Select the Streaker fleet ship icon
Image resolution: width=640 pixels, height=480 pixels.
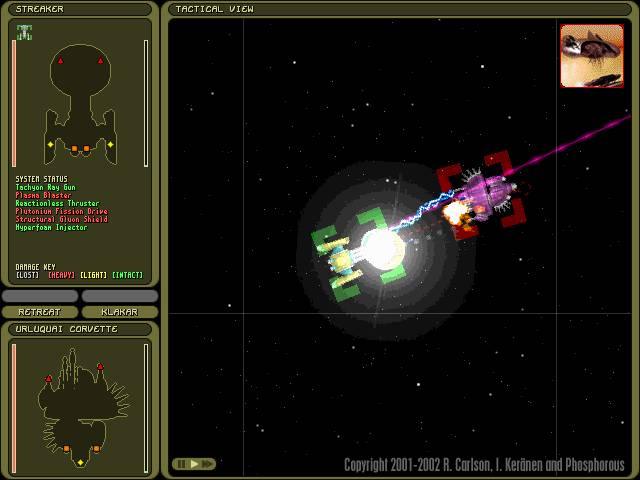[24, 32]
